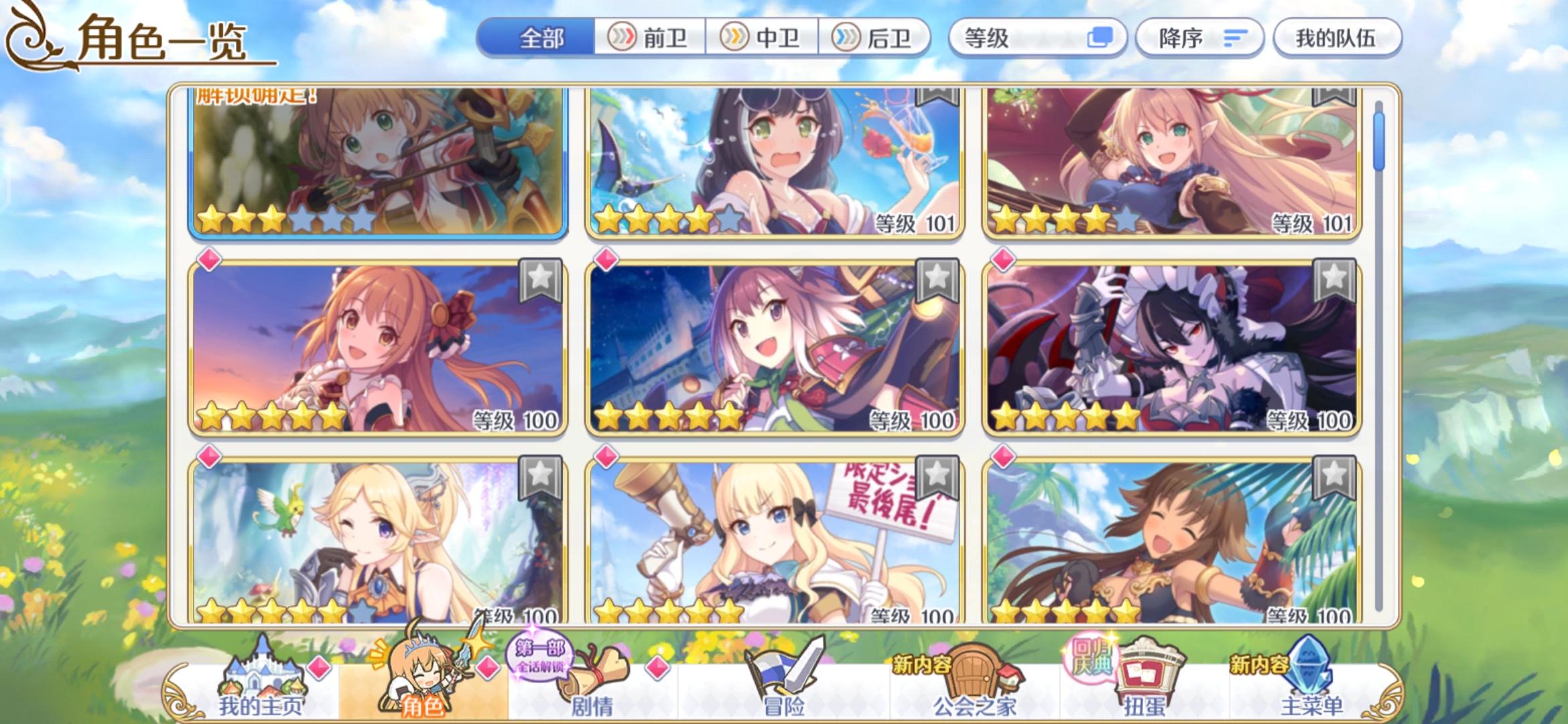1568x724 pixels.
Task: Switch to the 前卫 tab
Action: click(x=649, y=38)
